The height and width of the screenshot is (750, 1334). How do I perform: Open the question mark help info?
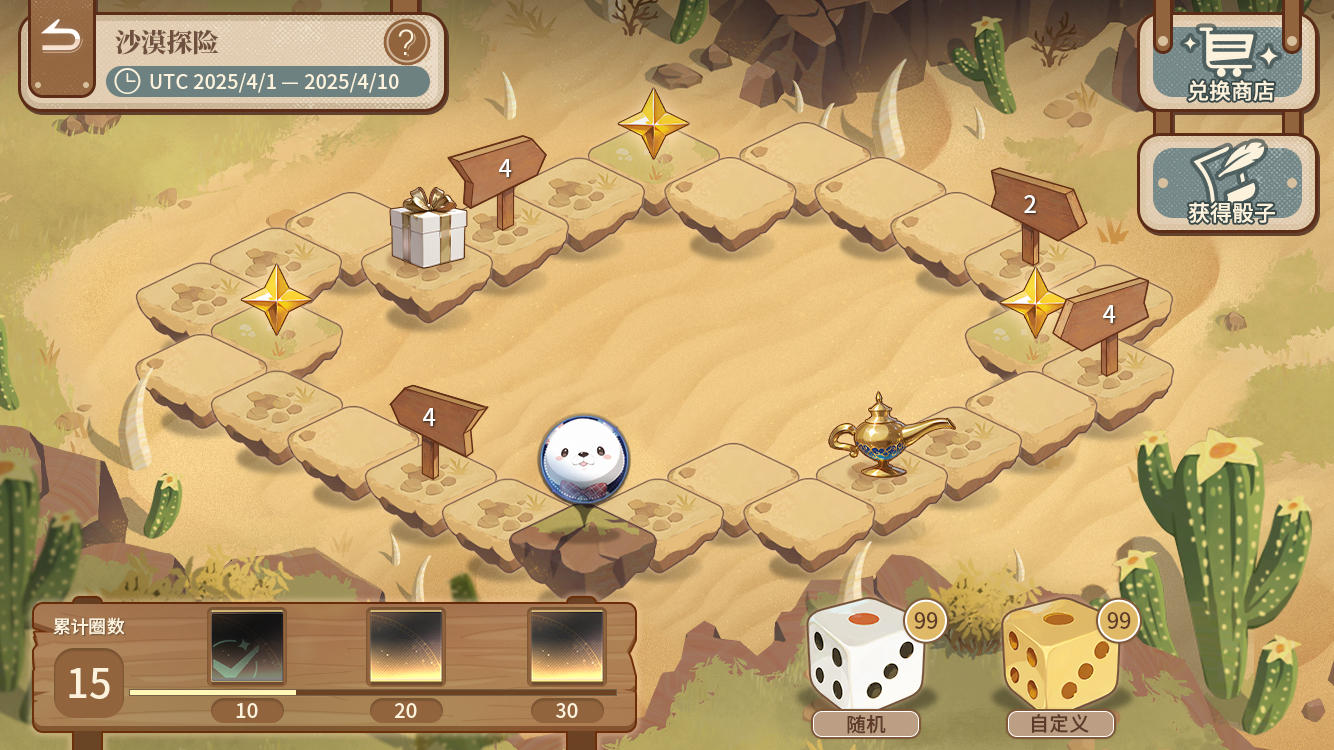406,43
